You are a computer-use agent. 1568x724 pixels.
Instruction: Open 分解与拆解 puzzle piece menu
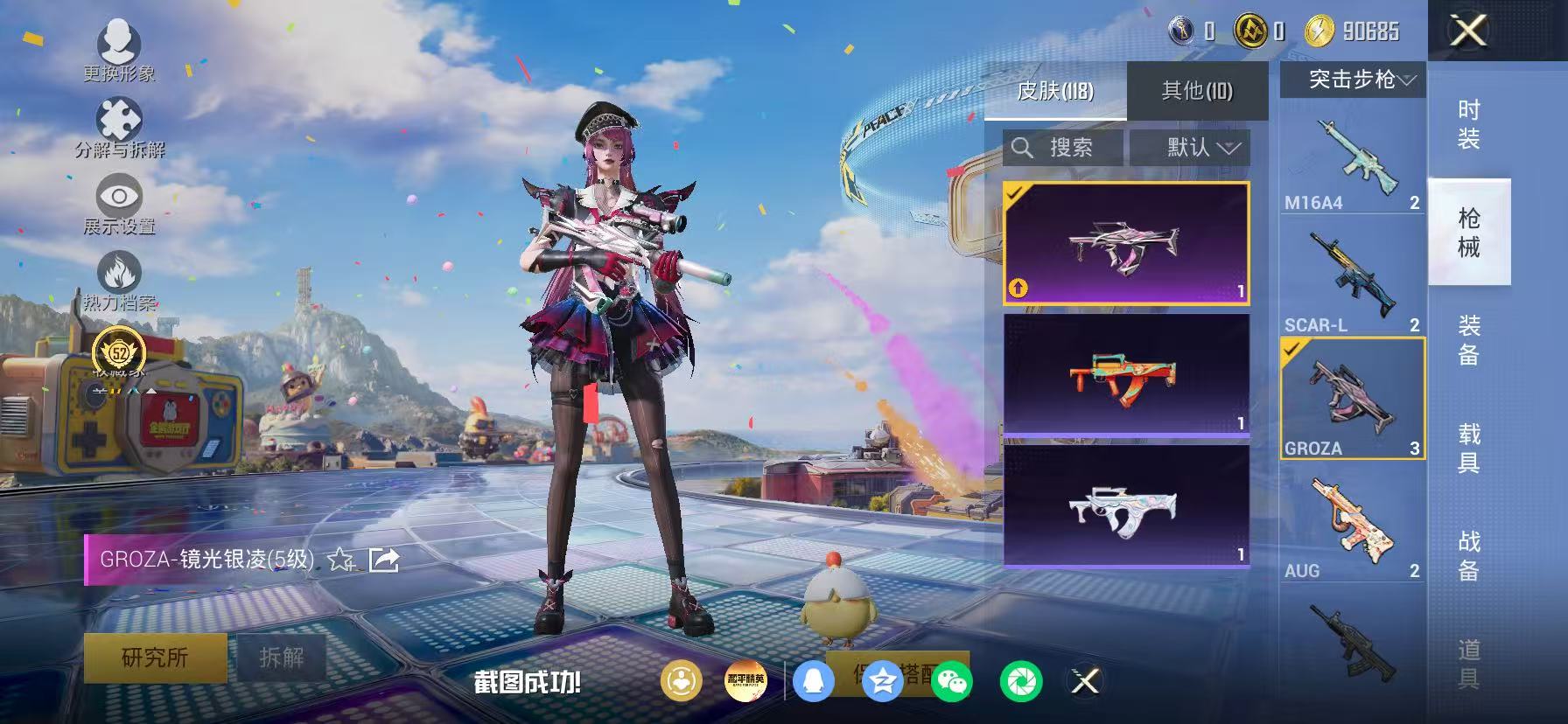(119, 128)
